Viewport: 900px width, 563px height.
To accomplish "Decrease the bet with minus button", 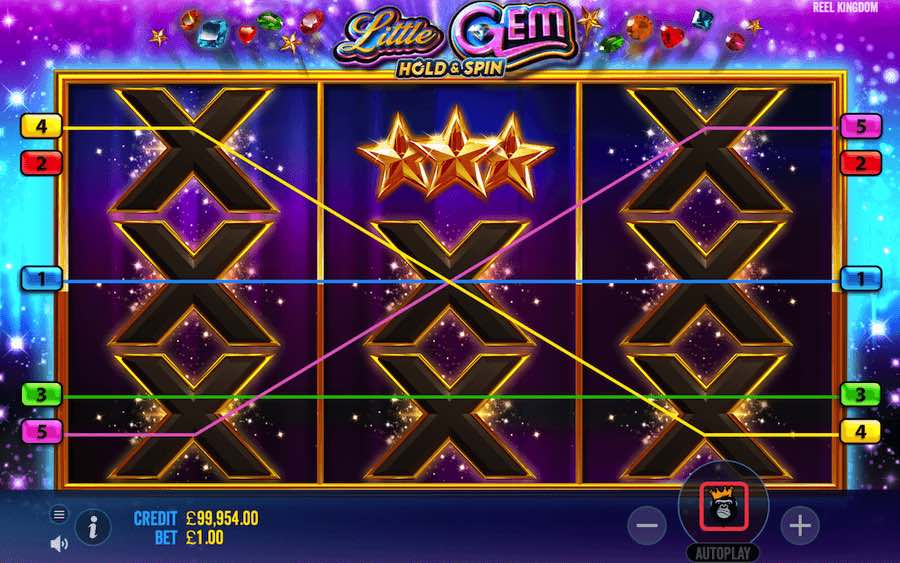I will pos(647,524).
